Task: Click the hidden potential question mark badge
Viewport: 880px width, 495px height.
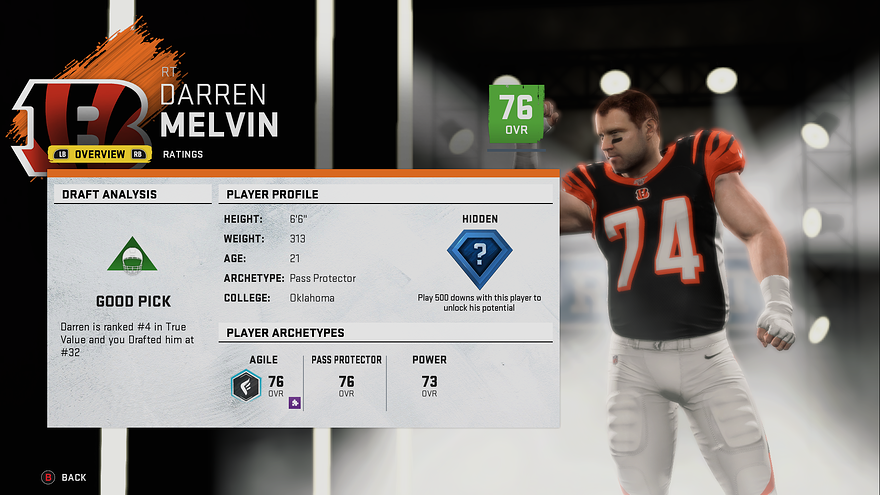Action: click(x=480, y=257)
